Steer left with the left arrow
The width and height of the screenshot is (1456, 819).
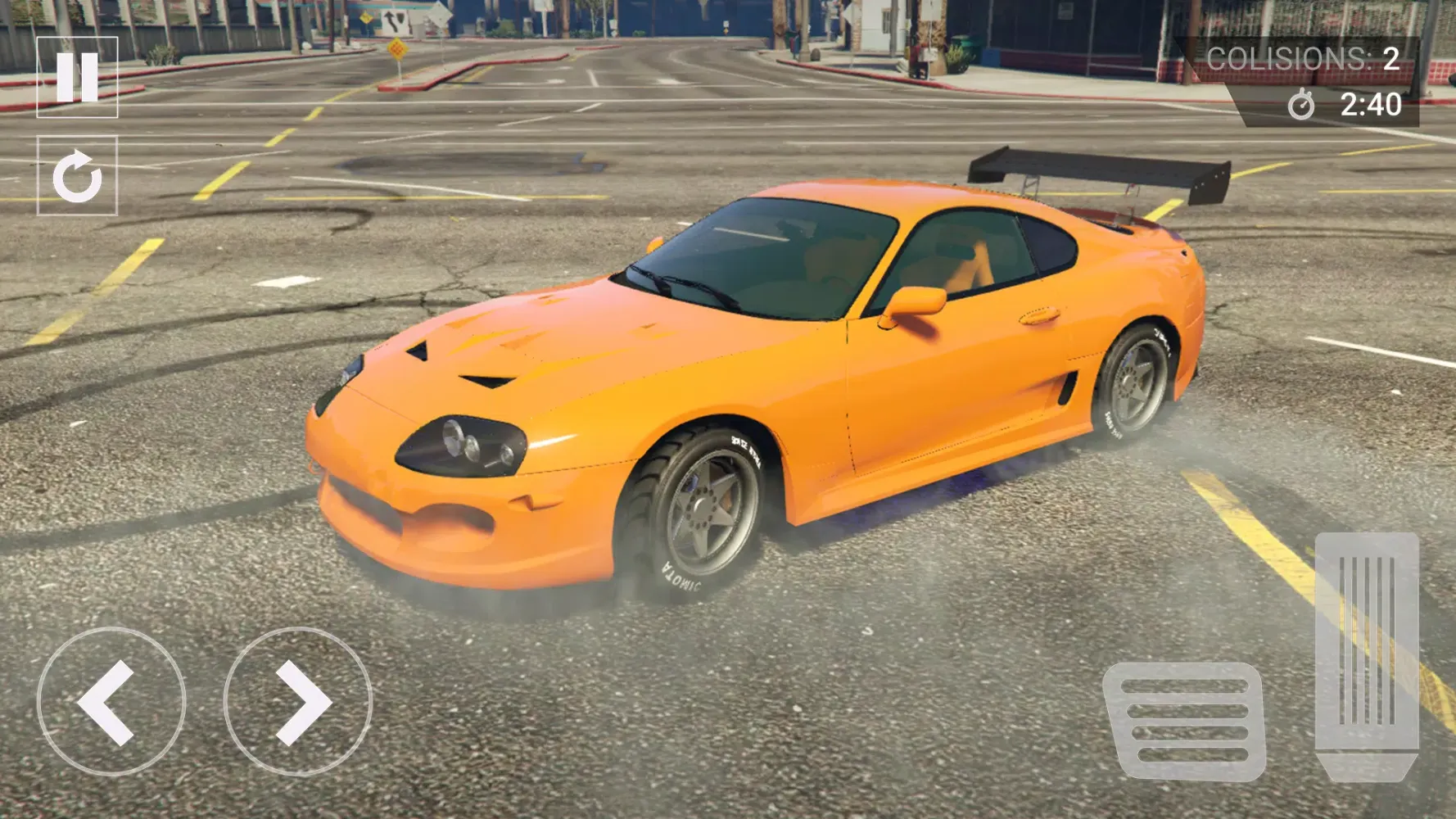point(111,702)
